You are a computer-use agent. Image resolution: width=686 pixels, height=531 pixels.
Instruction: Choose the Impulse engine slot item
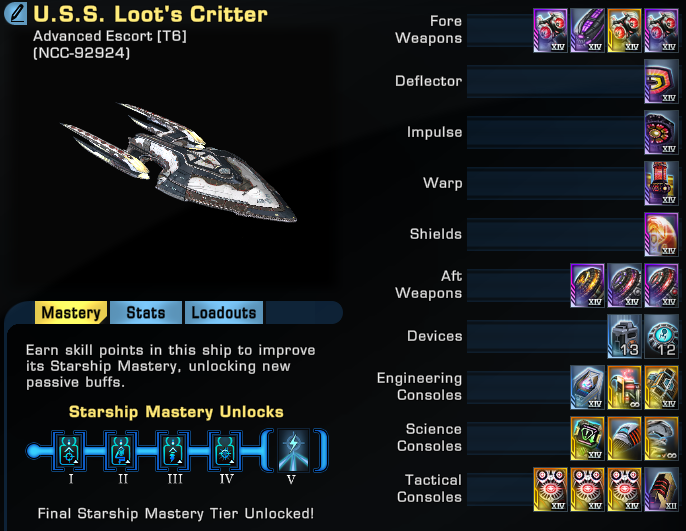tap(661, 132)
